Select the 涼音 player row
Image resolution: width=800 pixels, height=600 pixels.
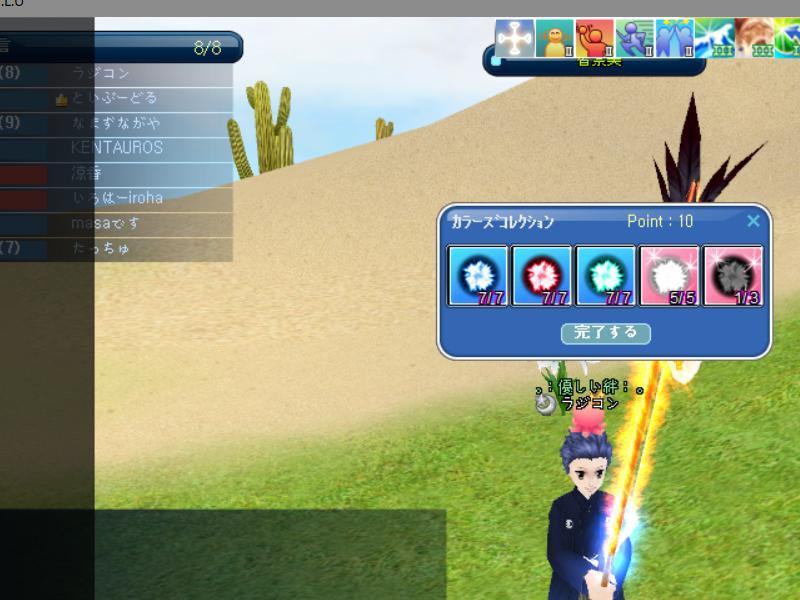tap(86, 173)
